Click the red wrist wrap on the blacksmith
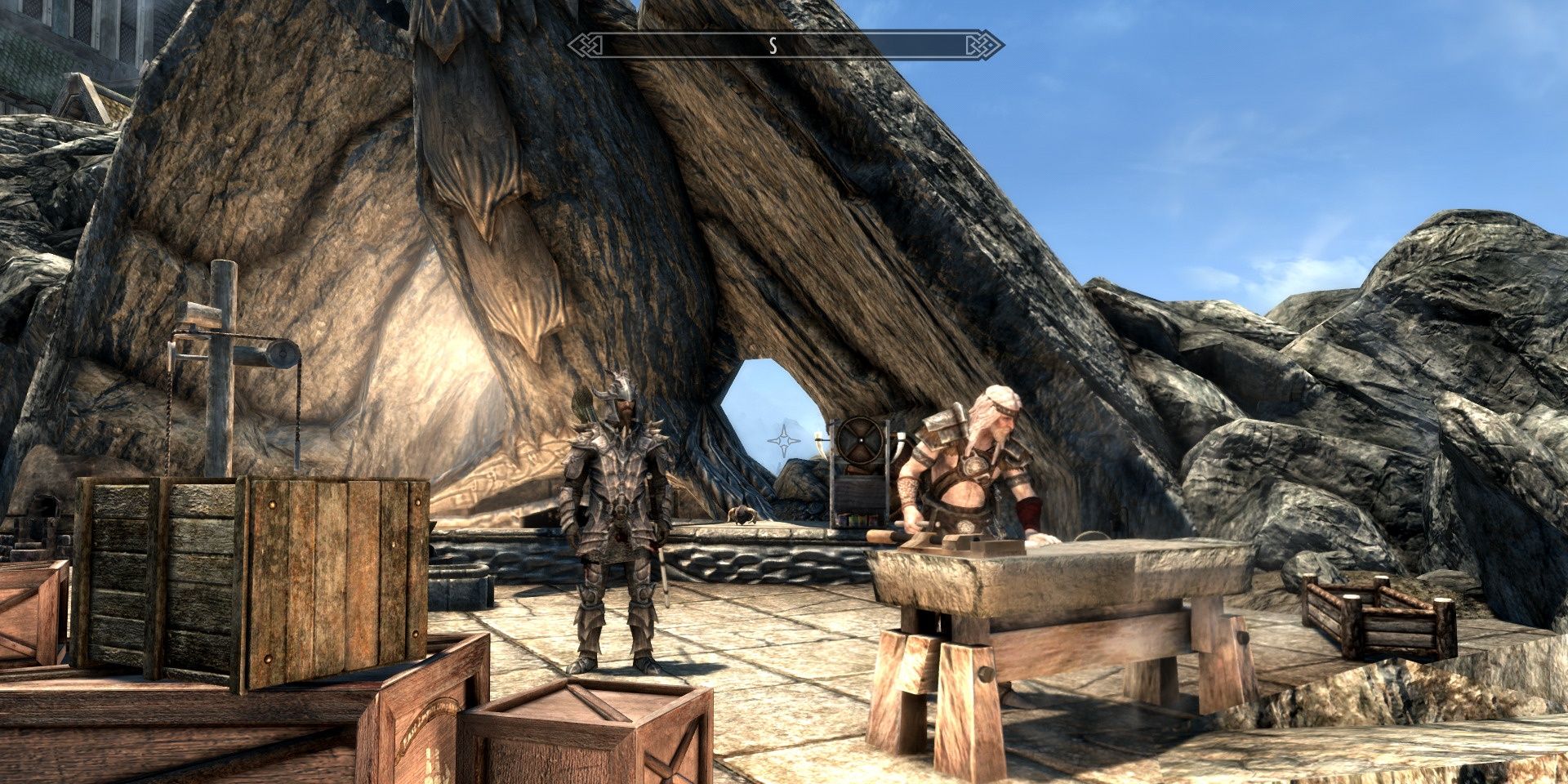1568x784 pixels. 1029,510
